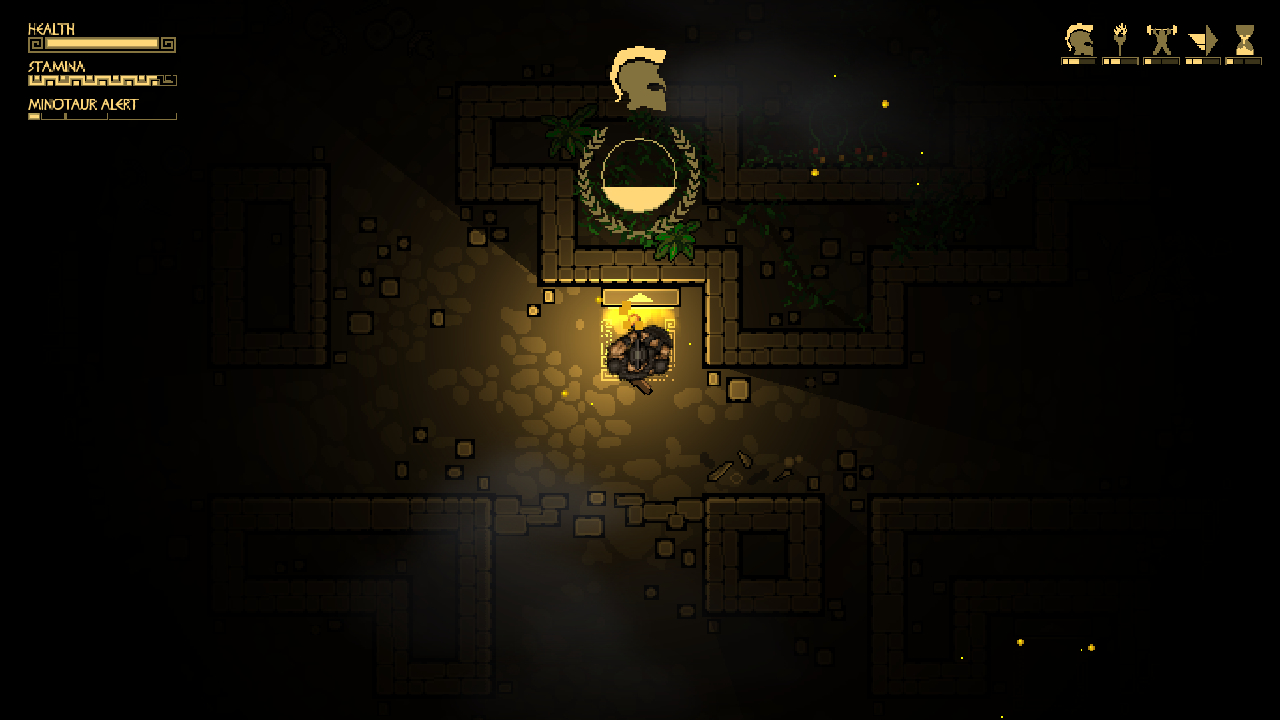
Task: Click the glowing meter above the player
Action: pyautogui.click(x=640, y=296)
